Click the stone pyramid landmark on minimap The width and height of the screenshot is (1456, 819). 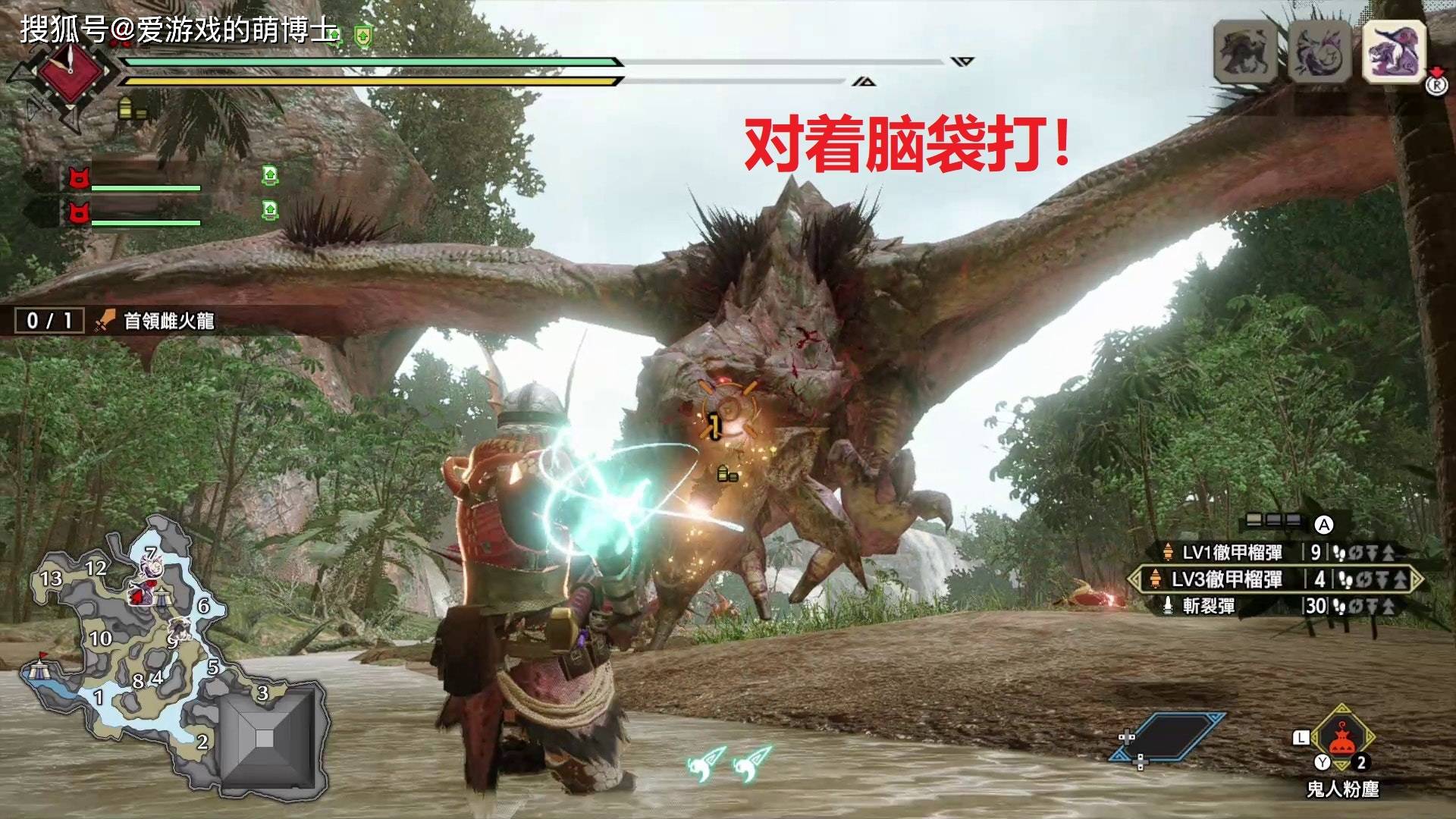click(x=265, y=738)
